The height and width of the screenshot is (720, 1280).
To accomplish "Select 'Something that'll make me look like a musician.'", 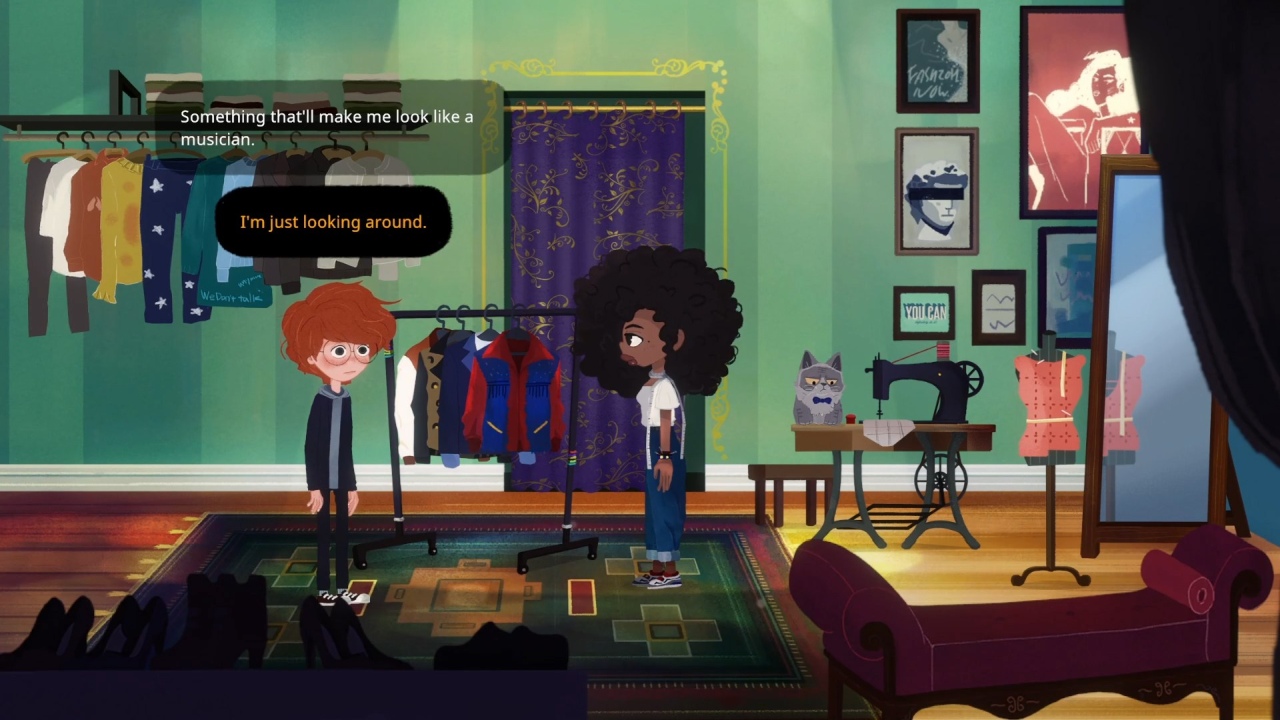I will click(x=323, y=126).
